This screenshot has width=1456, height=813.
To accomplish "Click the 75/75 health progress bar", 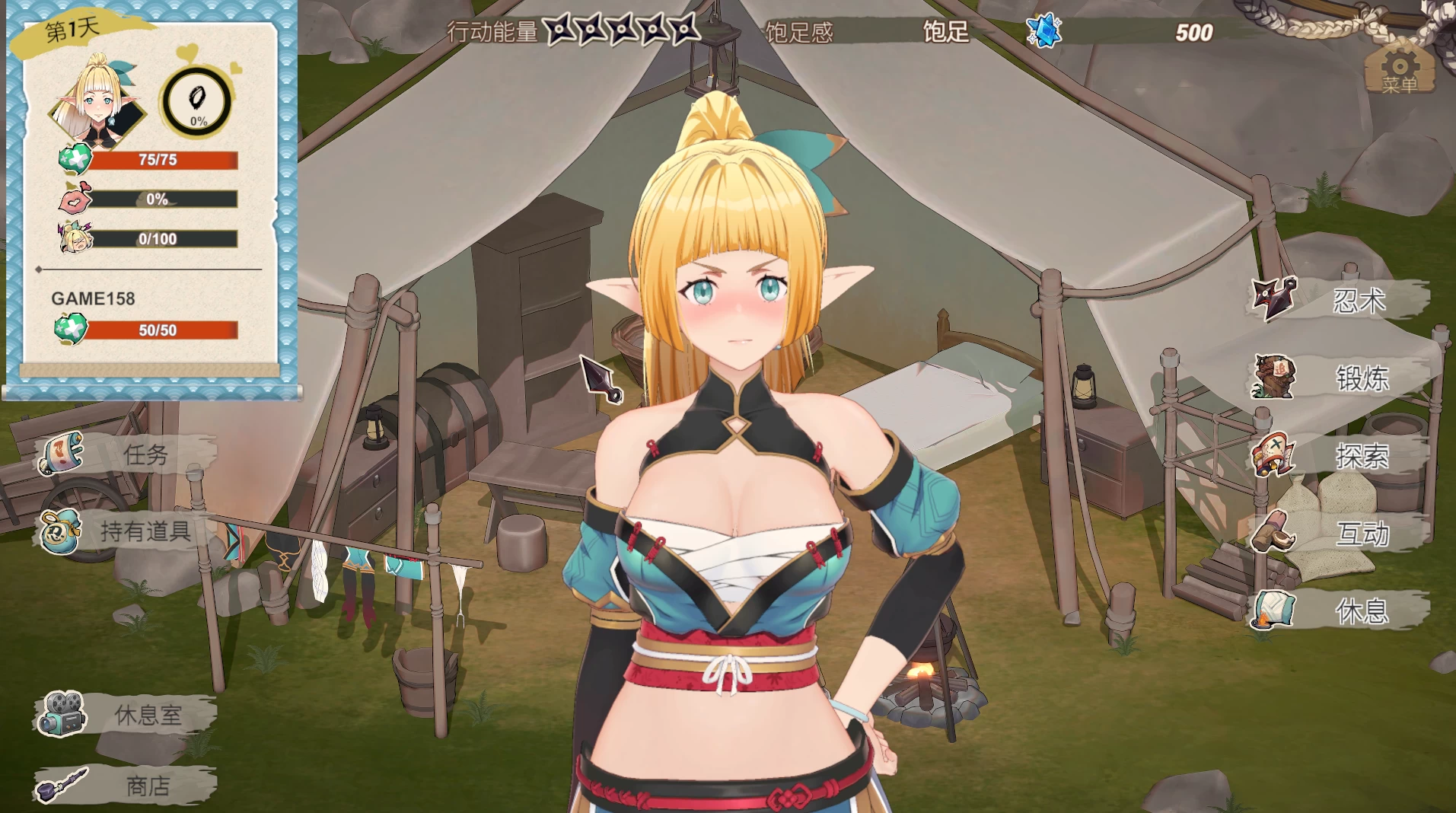I will tap(162, 161).
